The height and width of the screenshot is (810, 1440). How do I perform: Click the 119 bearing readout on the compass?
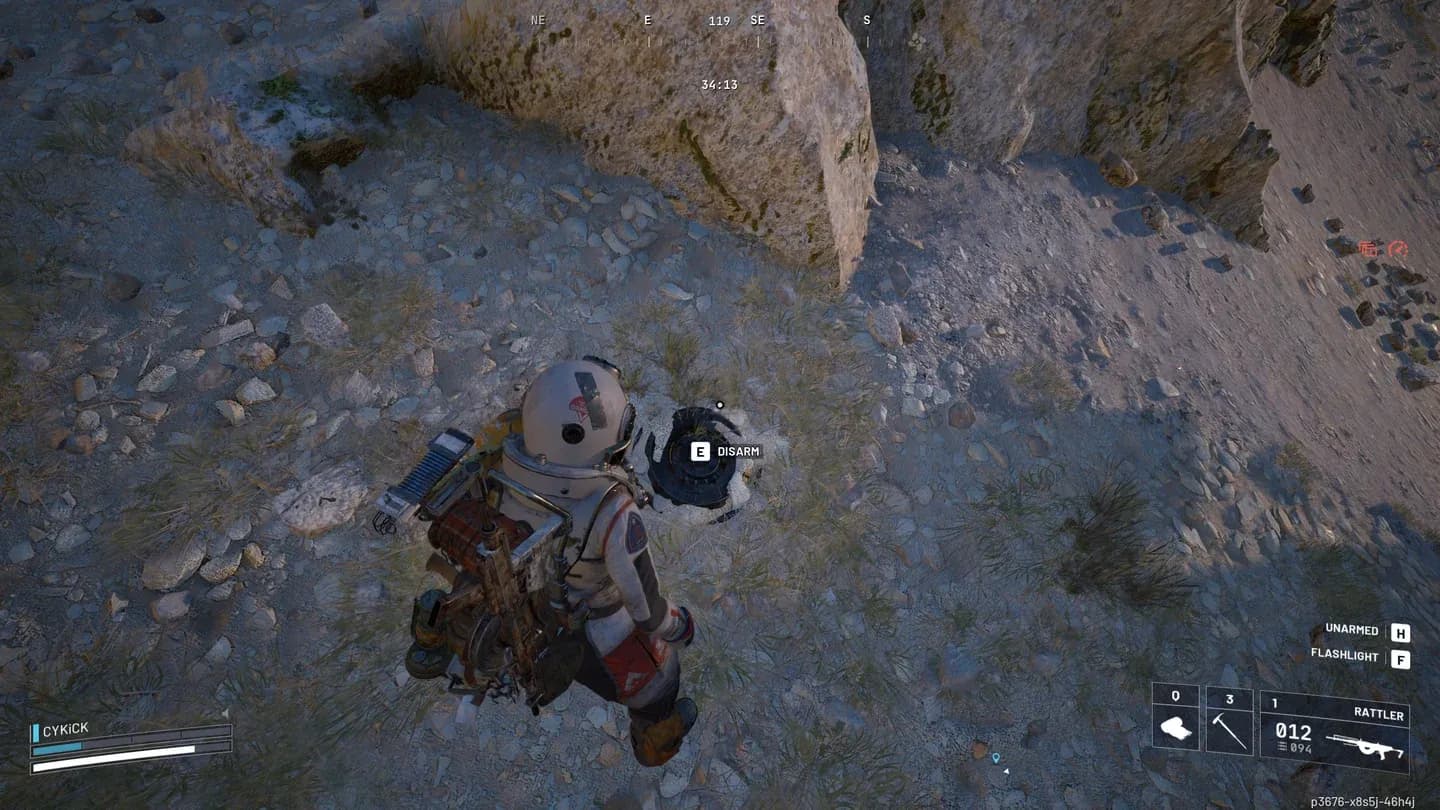(719, 20)
